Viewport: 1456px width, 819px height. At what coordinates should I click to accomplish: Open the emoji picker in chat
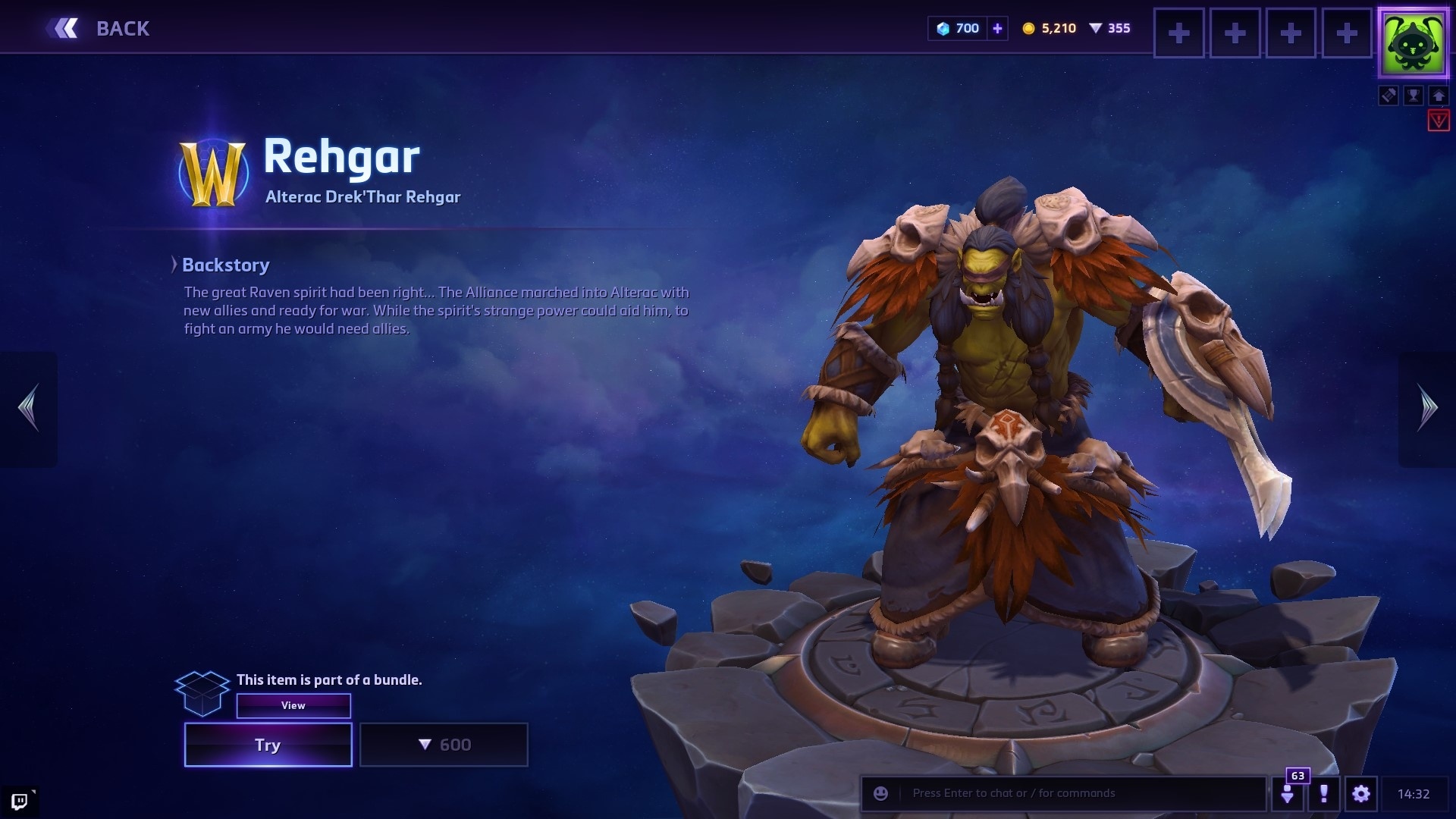880,793
